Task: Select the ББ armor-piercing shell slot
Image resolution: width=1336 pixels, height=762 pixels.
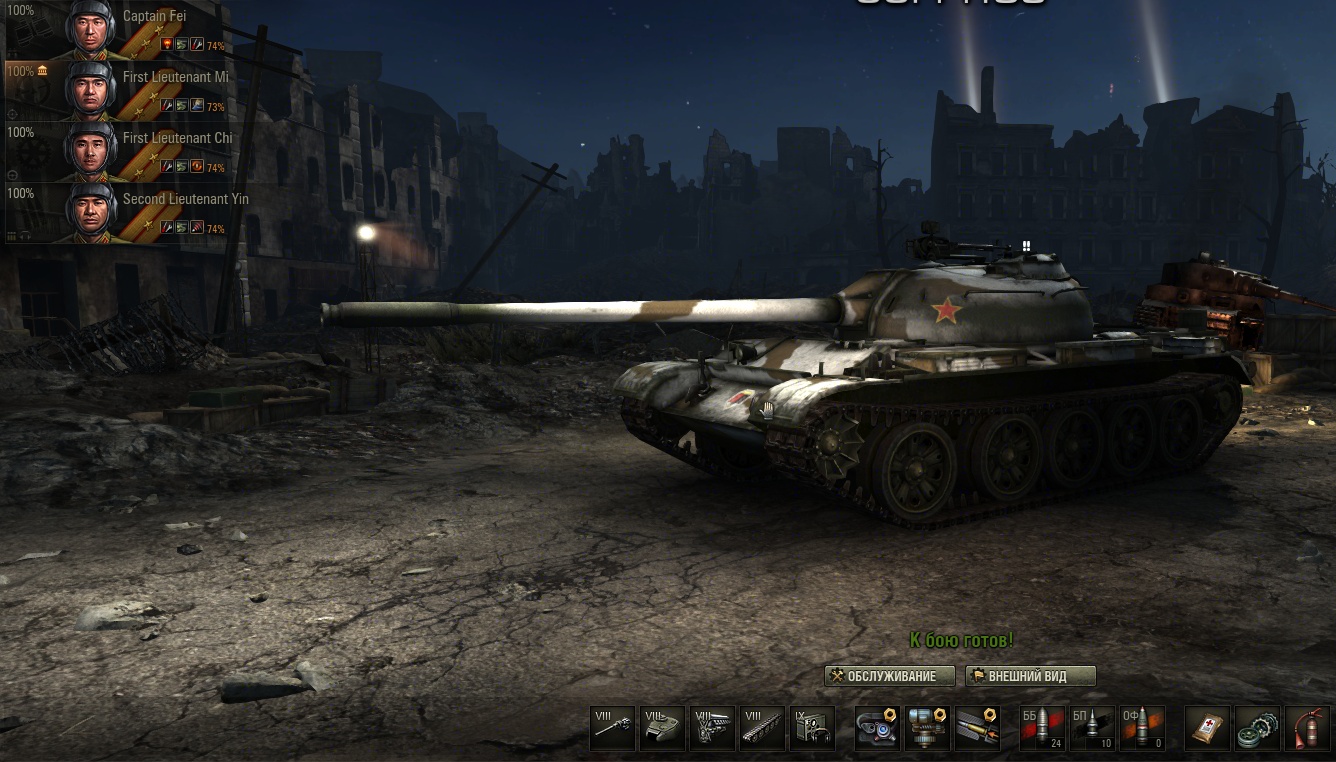Action: [1042, 728]
